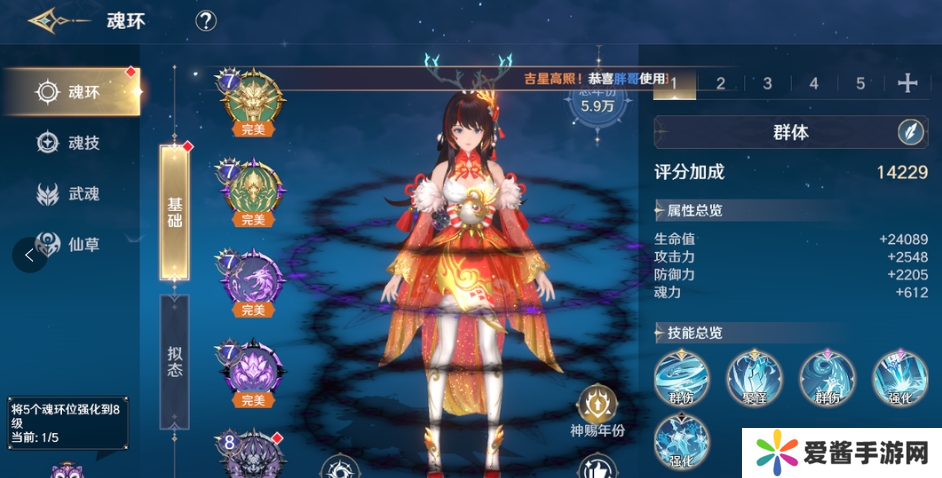Open the 武魂 side menu entry

point(72,194)
